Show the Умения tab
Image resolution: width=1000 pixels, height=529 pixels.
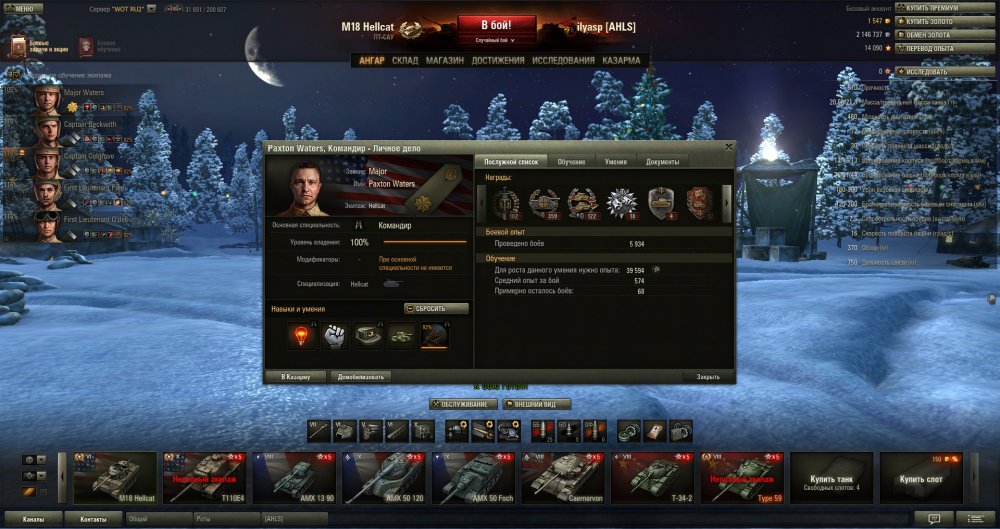point(616,162)
